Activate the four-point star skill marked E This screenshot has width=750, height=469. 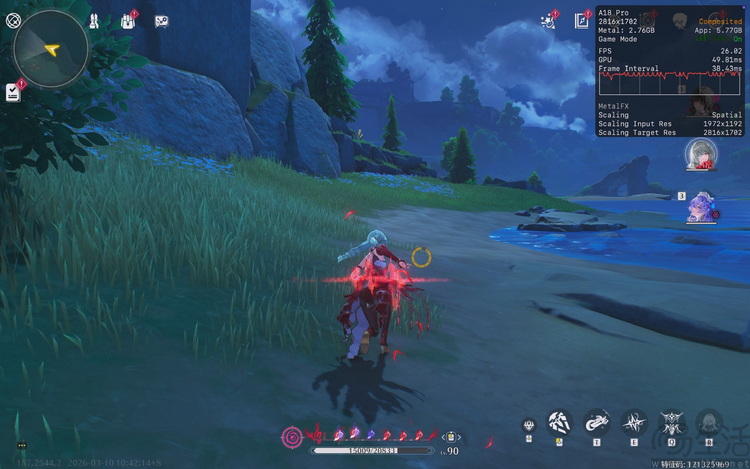click(634, 423)
